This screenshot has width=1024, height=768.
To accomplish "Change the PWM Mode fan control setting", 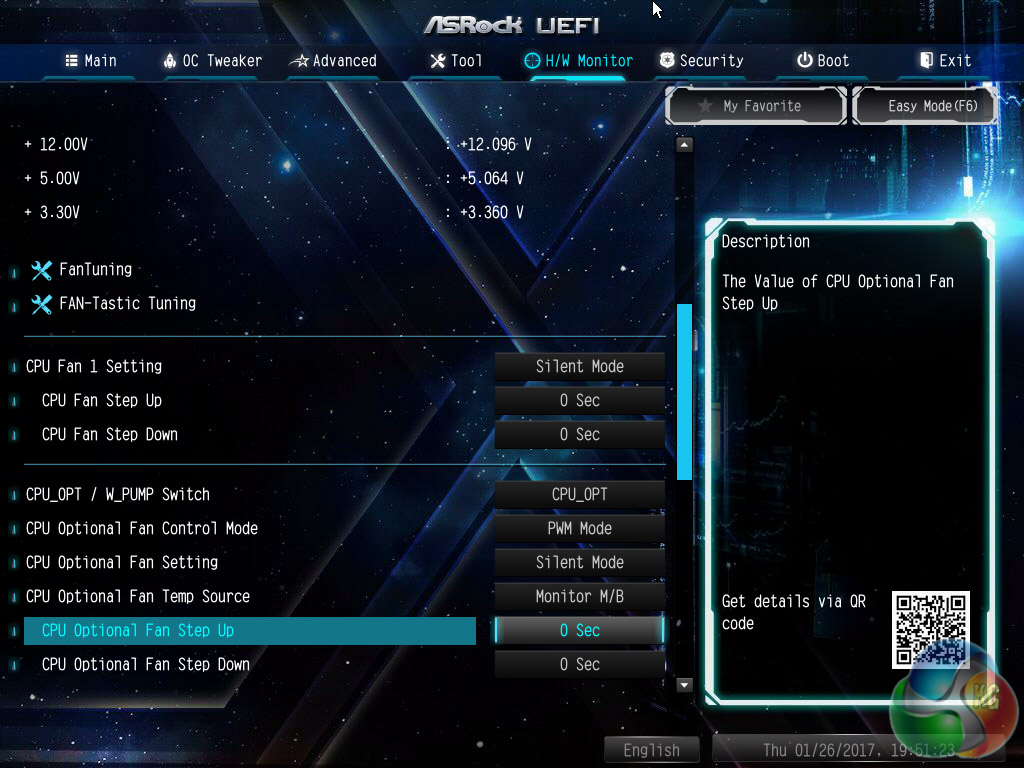I will tap(580, 529).
